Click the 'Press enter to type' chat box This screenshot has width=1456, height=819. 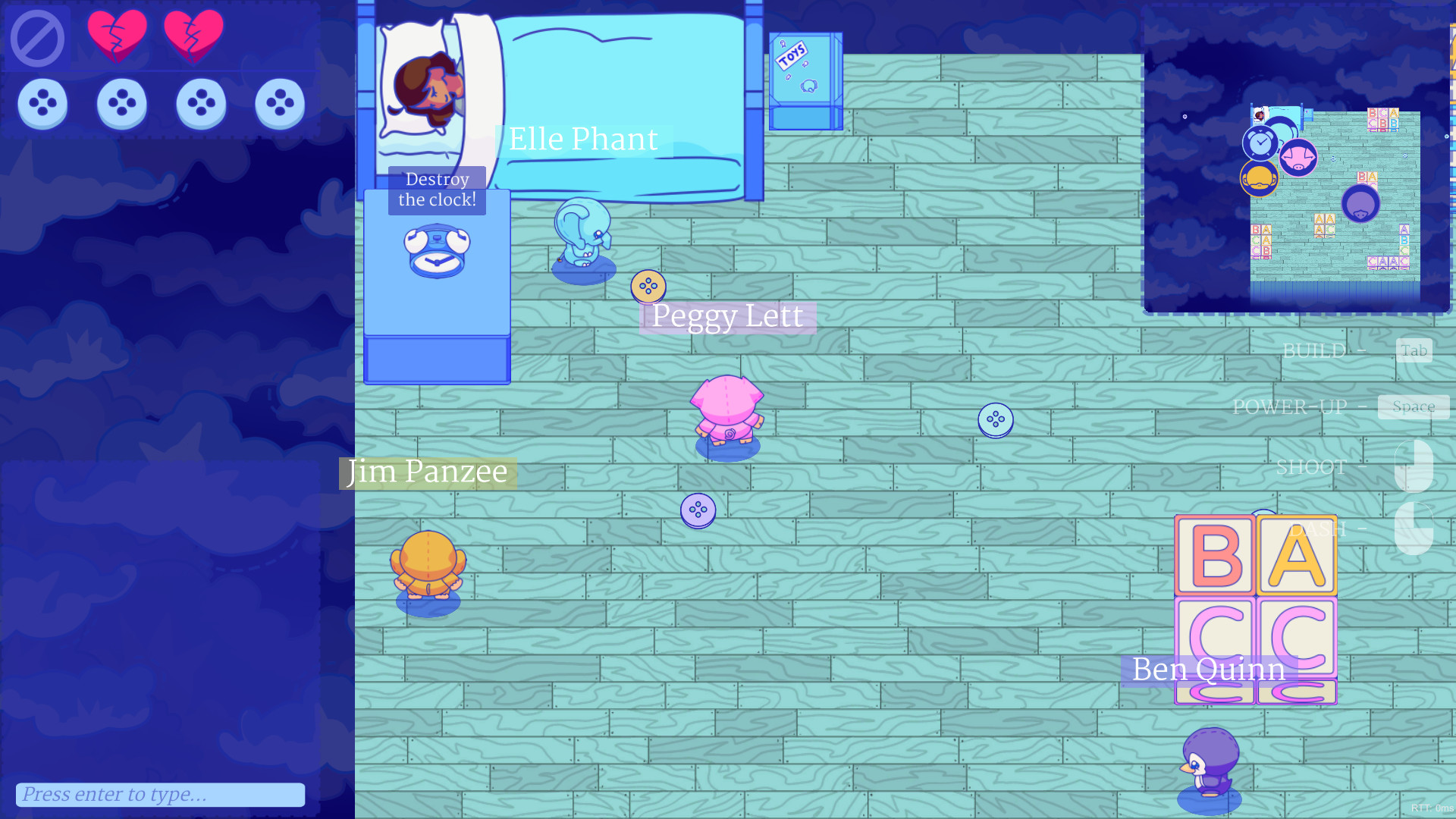coord(159,794)
